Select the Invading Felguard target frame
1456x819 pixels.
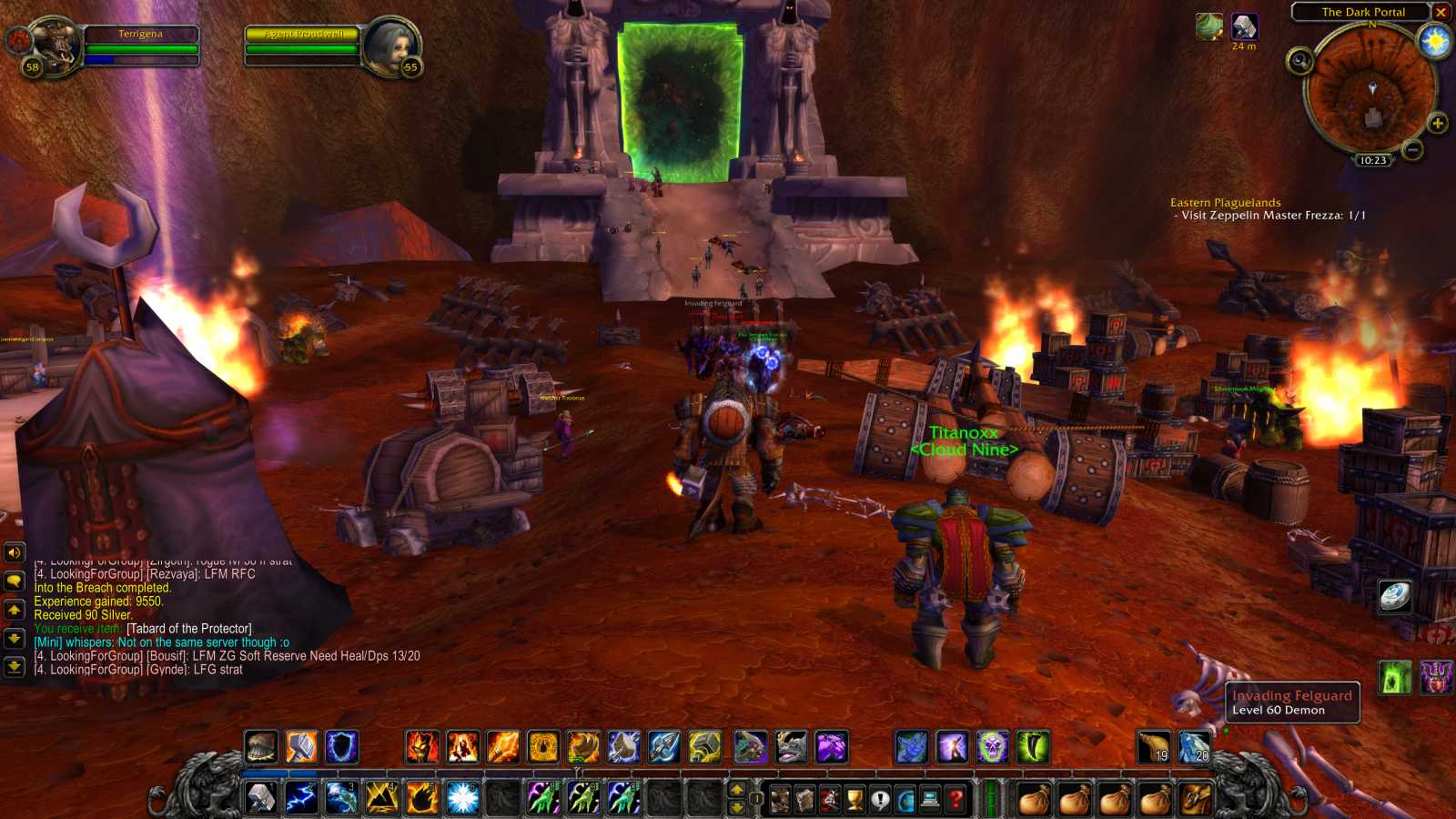[1290, 703]
